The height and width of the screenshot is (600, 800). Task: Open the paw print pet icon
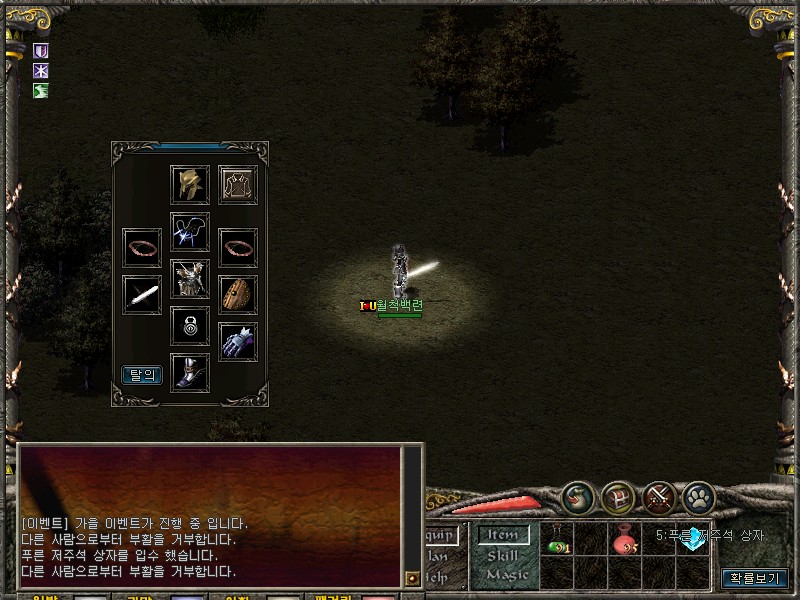(x=699, y=497)
